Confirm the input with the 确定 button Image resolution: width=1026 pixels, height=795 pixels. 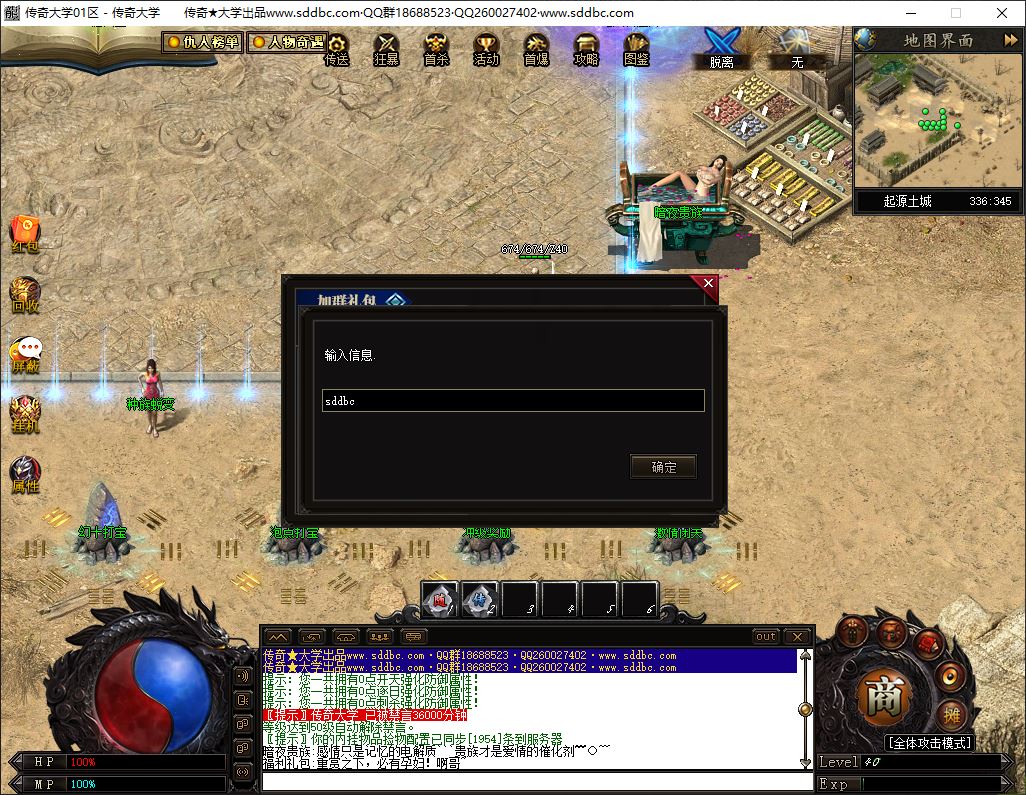tap(663, 467)
